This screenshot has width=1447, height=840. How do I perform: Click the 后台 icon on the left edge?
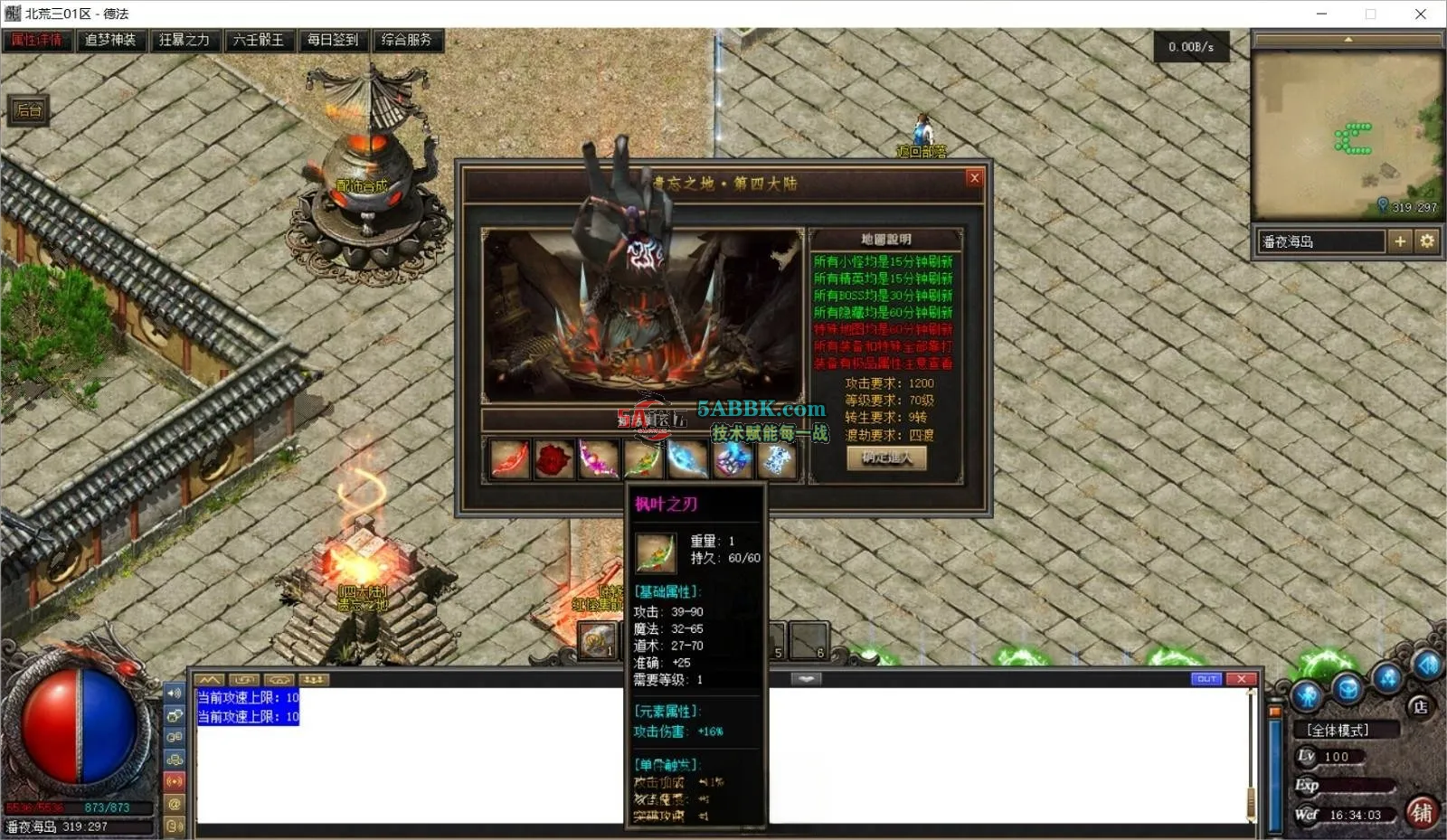(30, 109)
